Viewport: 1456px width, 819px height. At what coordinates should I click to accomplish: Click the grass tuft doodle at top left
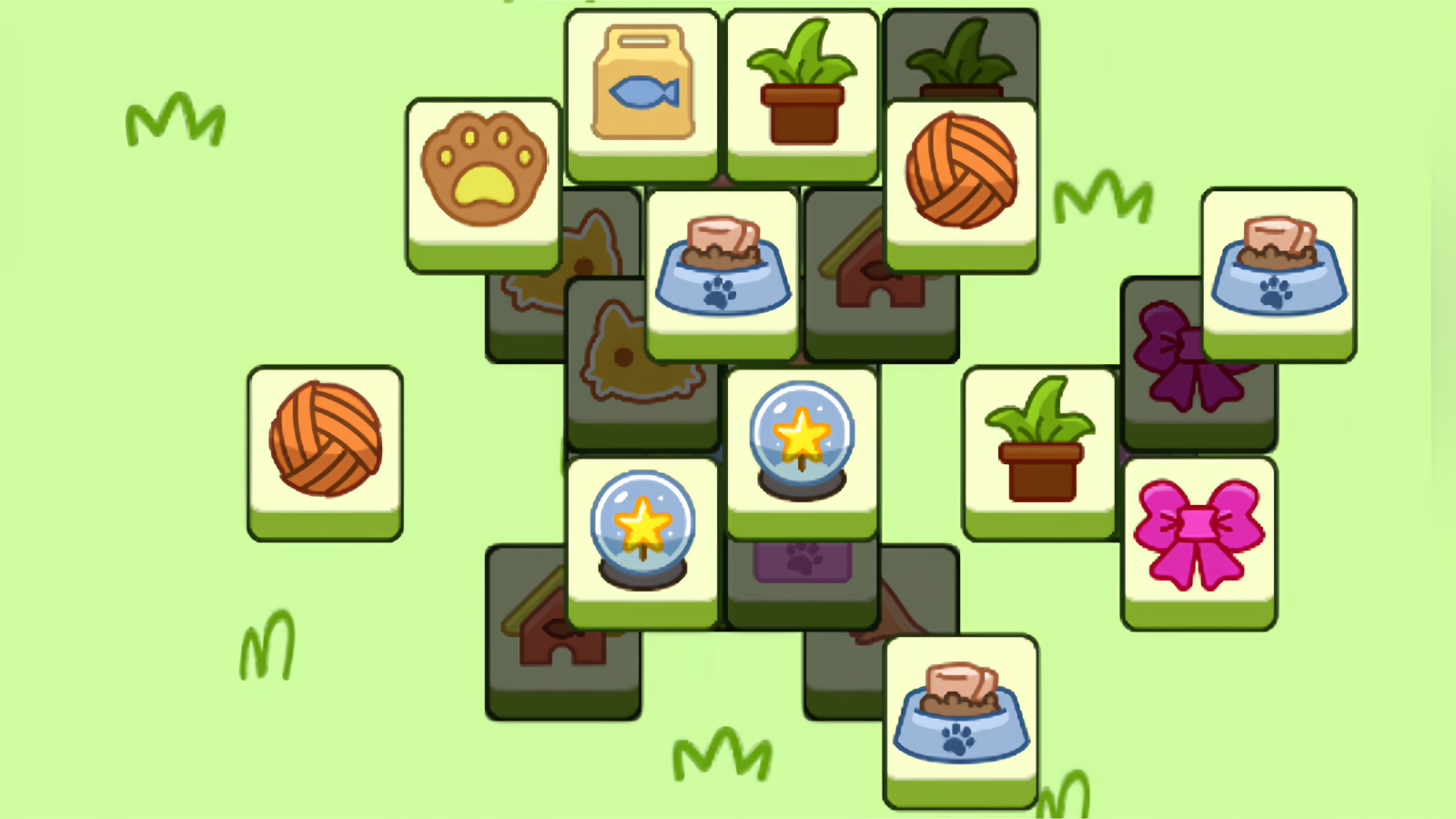pos(177,118)
